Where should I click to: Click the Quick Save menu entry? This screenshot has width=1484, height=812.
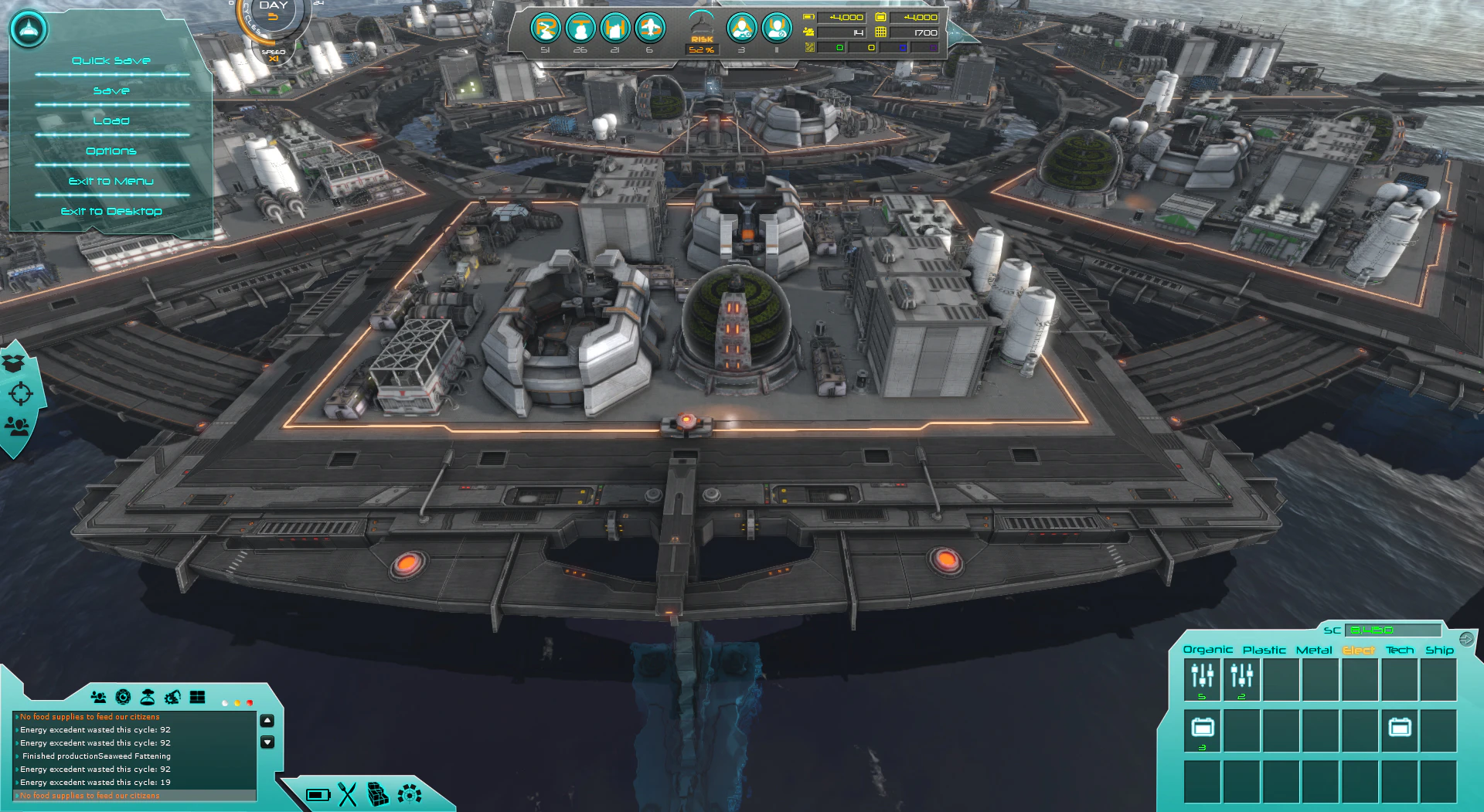(x=111, y=59)
